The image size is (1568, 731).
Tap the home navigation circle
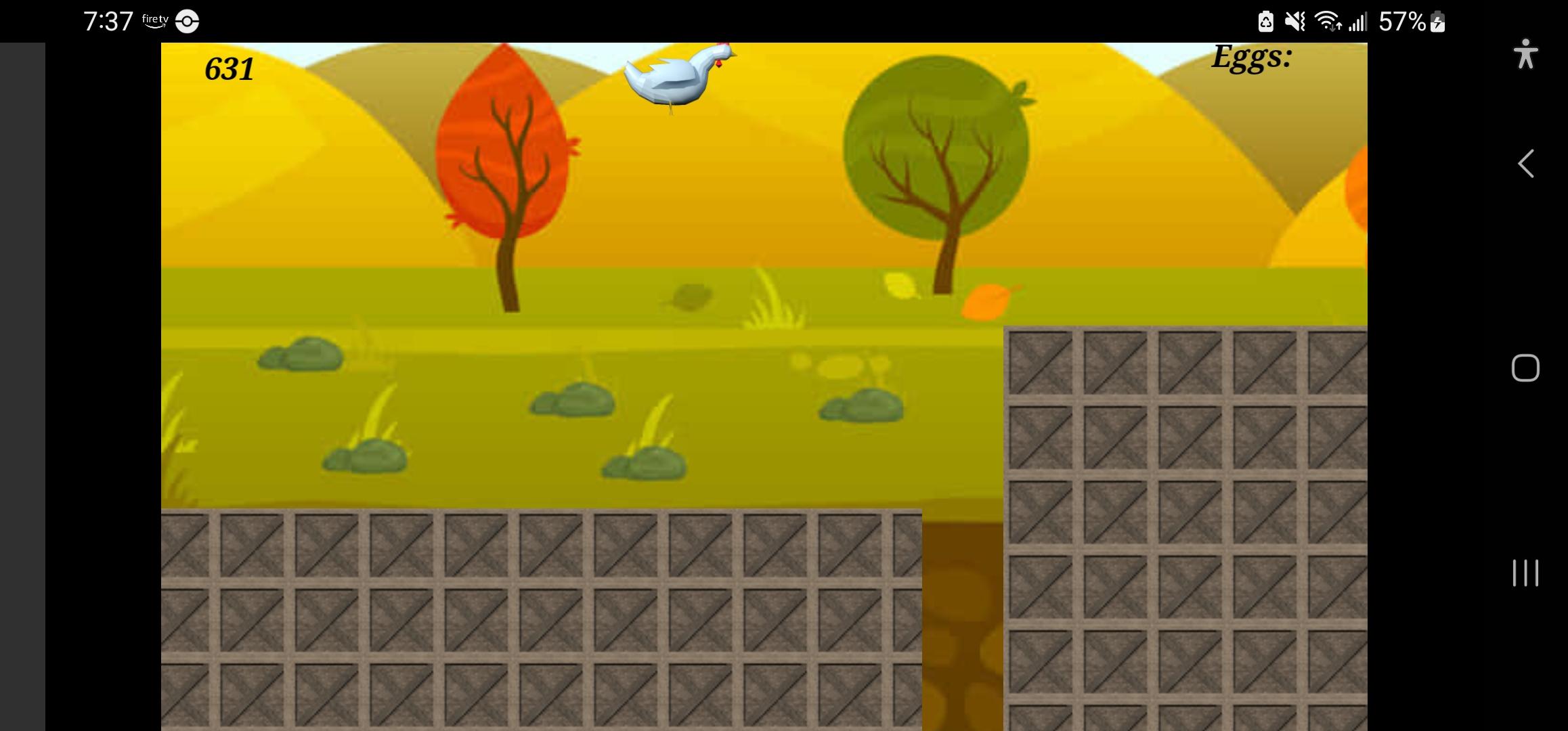coord(1525,369)
